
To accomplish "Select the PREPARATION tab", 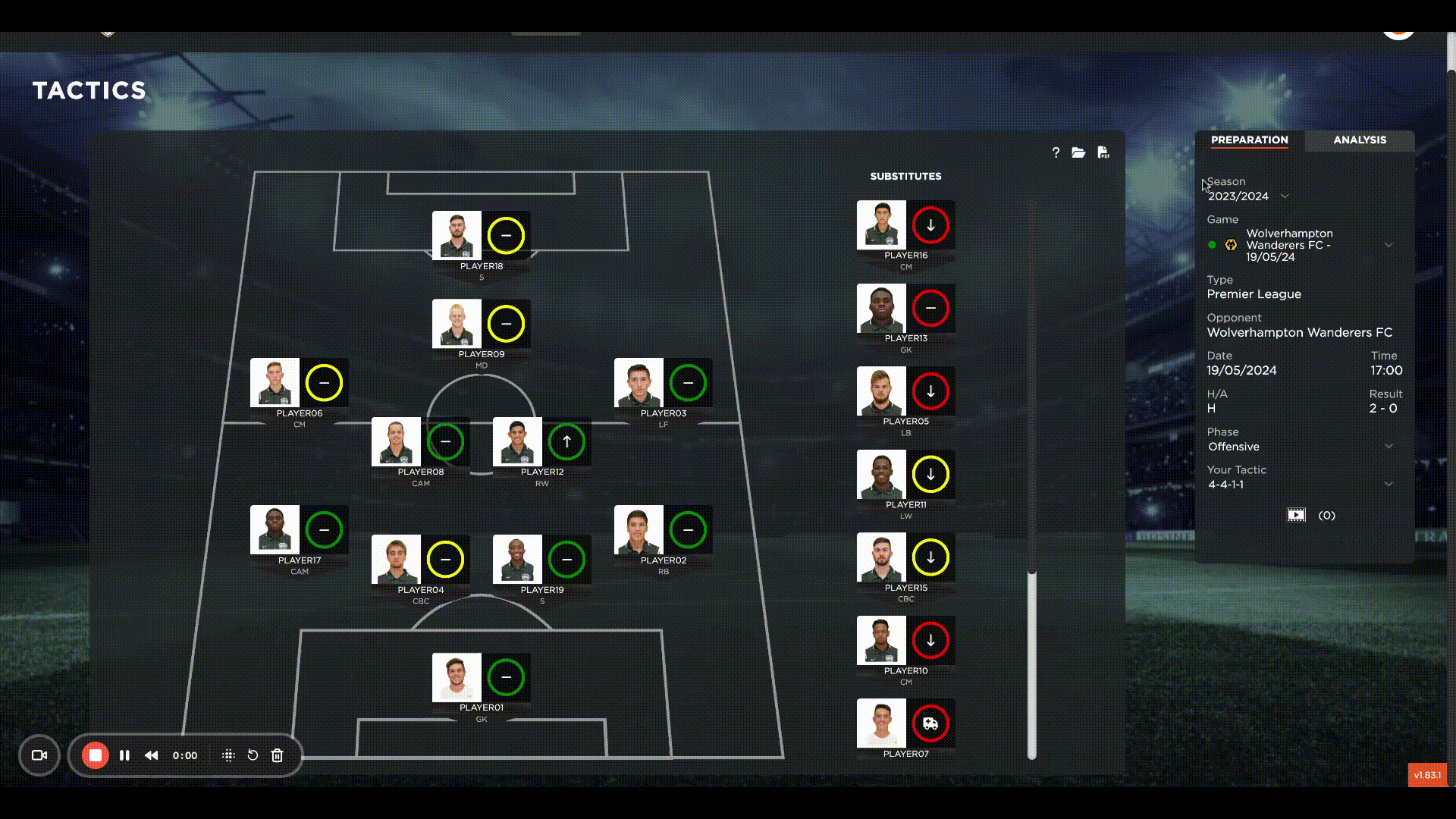I will [1249, 140].
